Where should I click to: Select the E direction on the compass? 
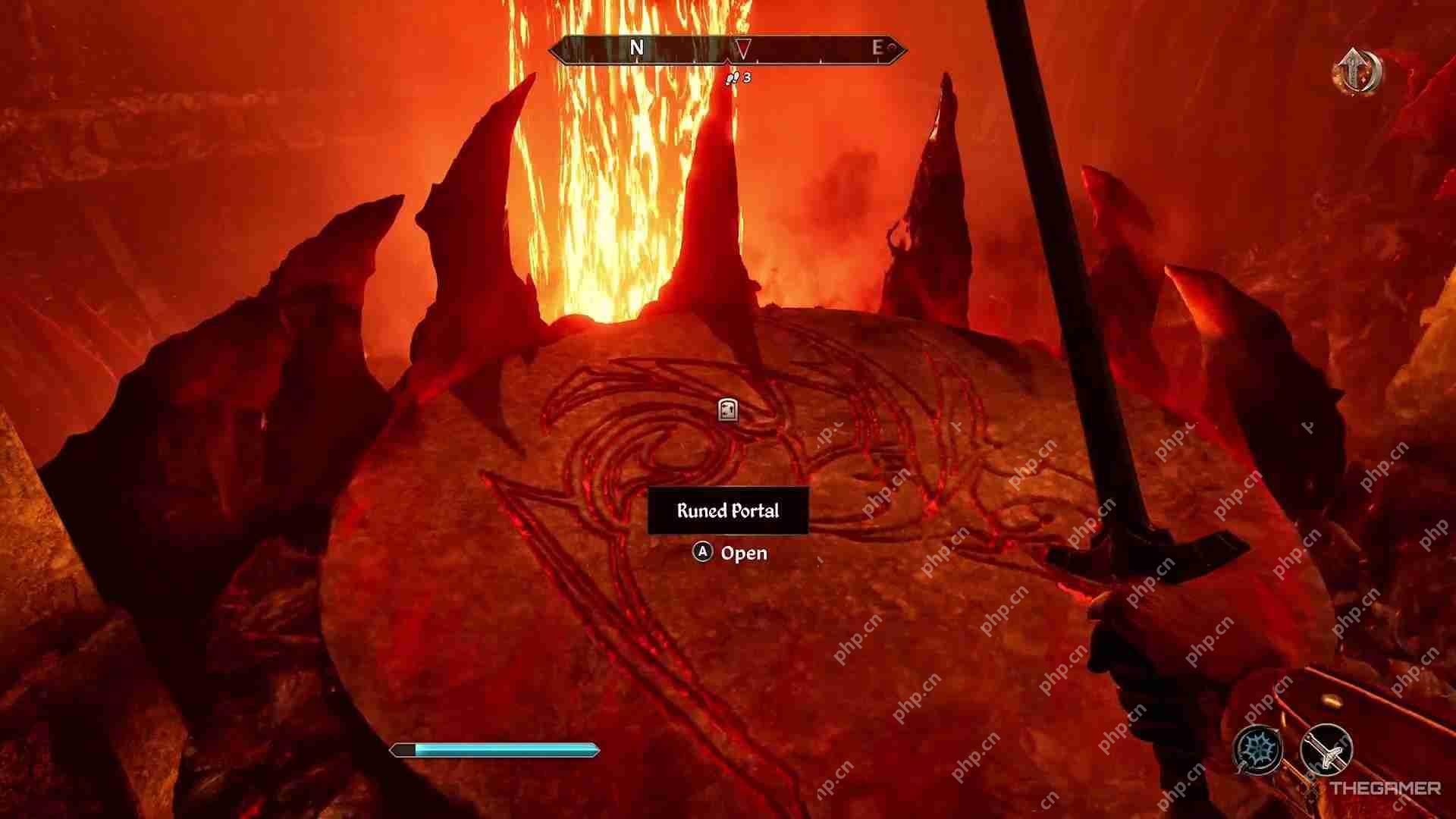(x=877, y=48)
